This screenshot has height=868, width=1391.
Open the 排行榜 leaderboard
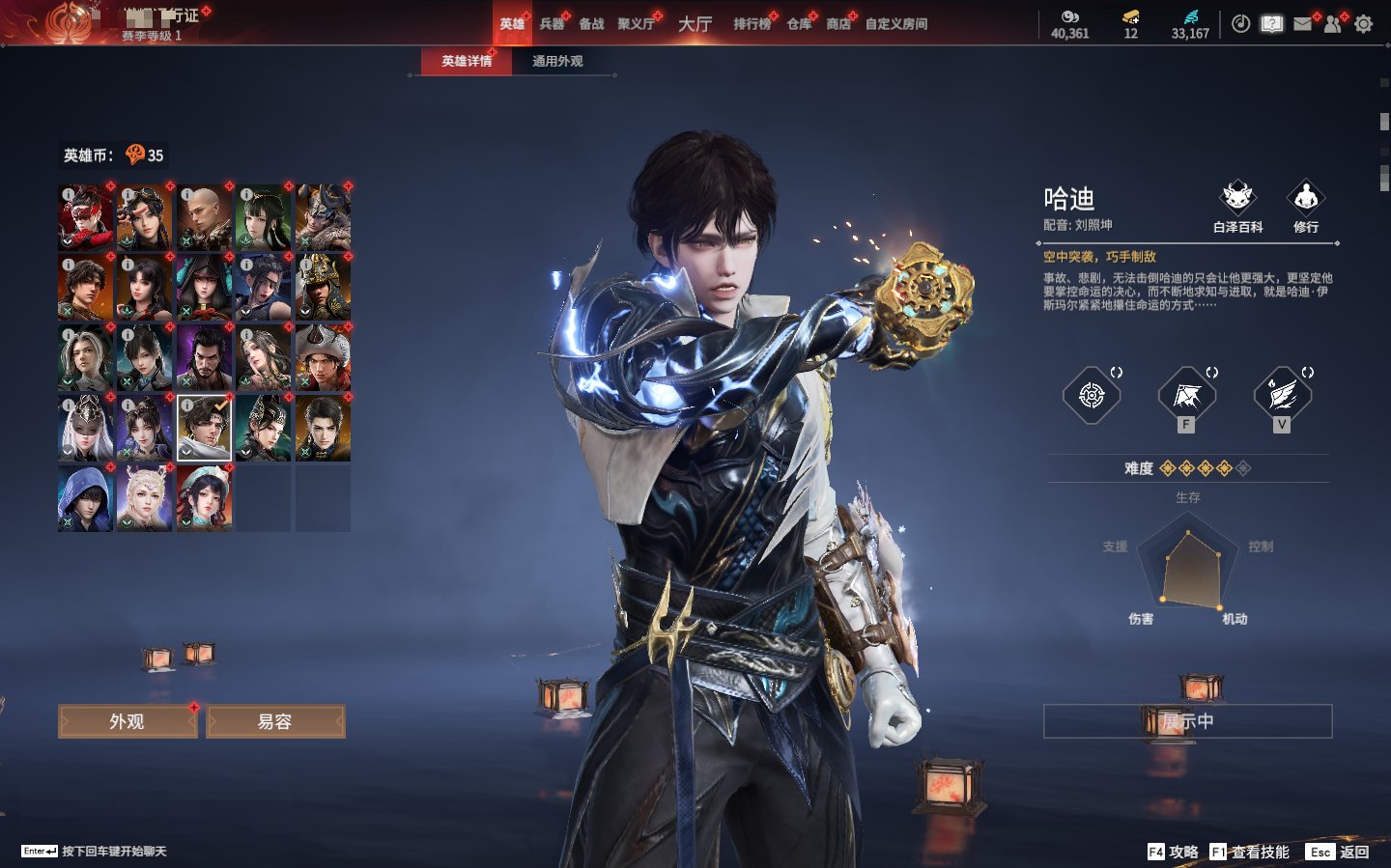752,24
